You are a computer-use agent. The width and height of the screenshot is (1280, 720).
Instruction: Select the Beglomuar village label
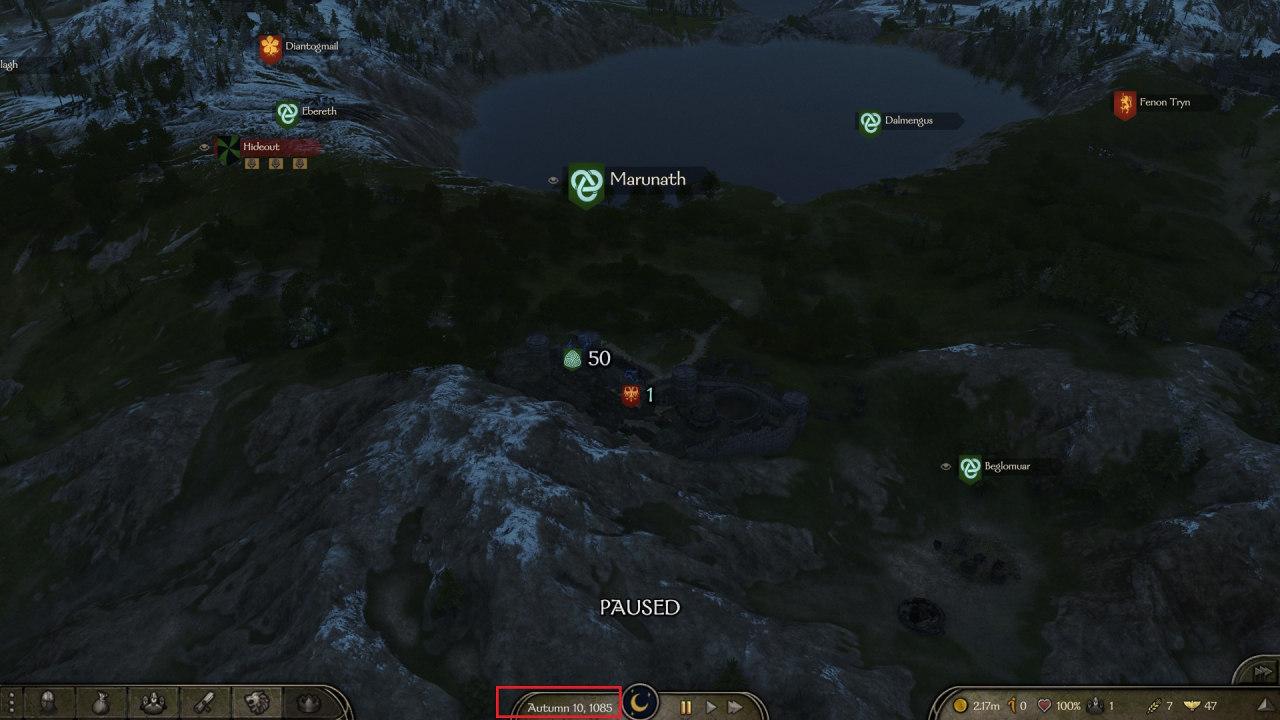pos(1005,467)
